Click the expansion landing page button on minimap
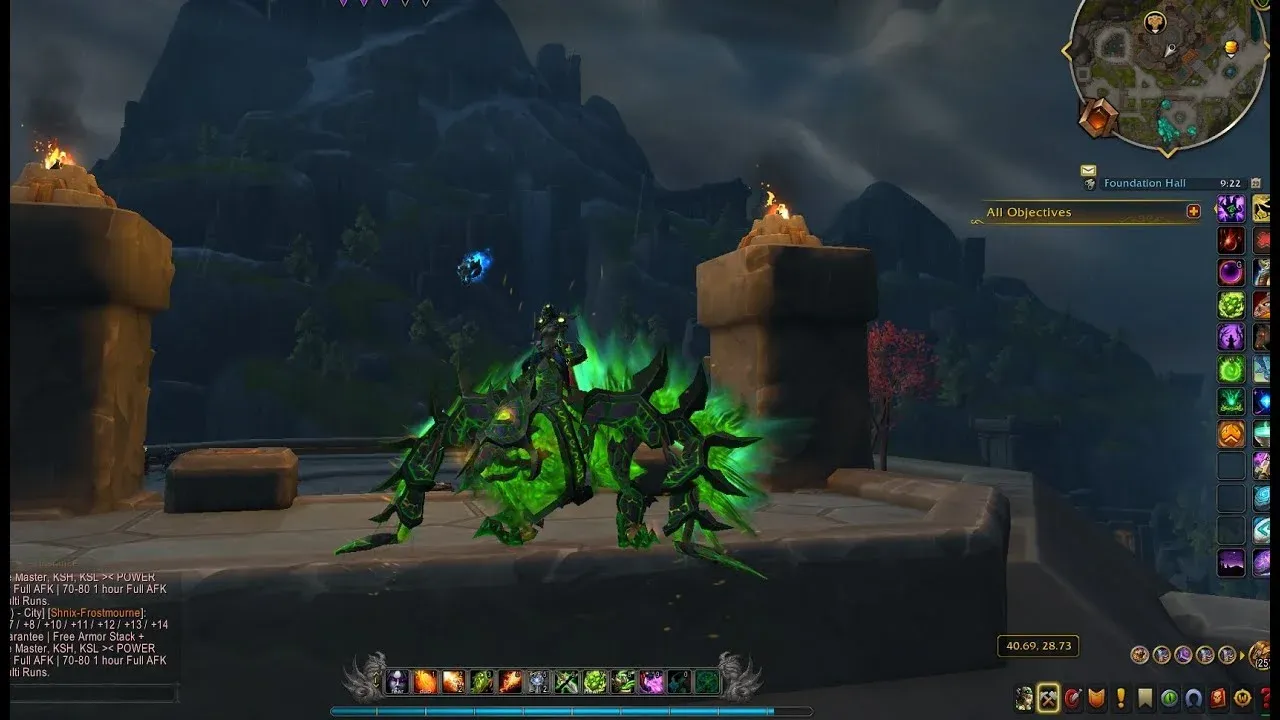 point(1097,117)
